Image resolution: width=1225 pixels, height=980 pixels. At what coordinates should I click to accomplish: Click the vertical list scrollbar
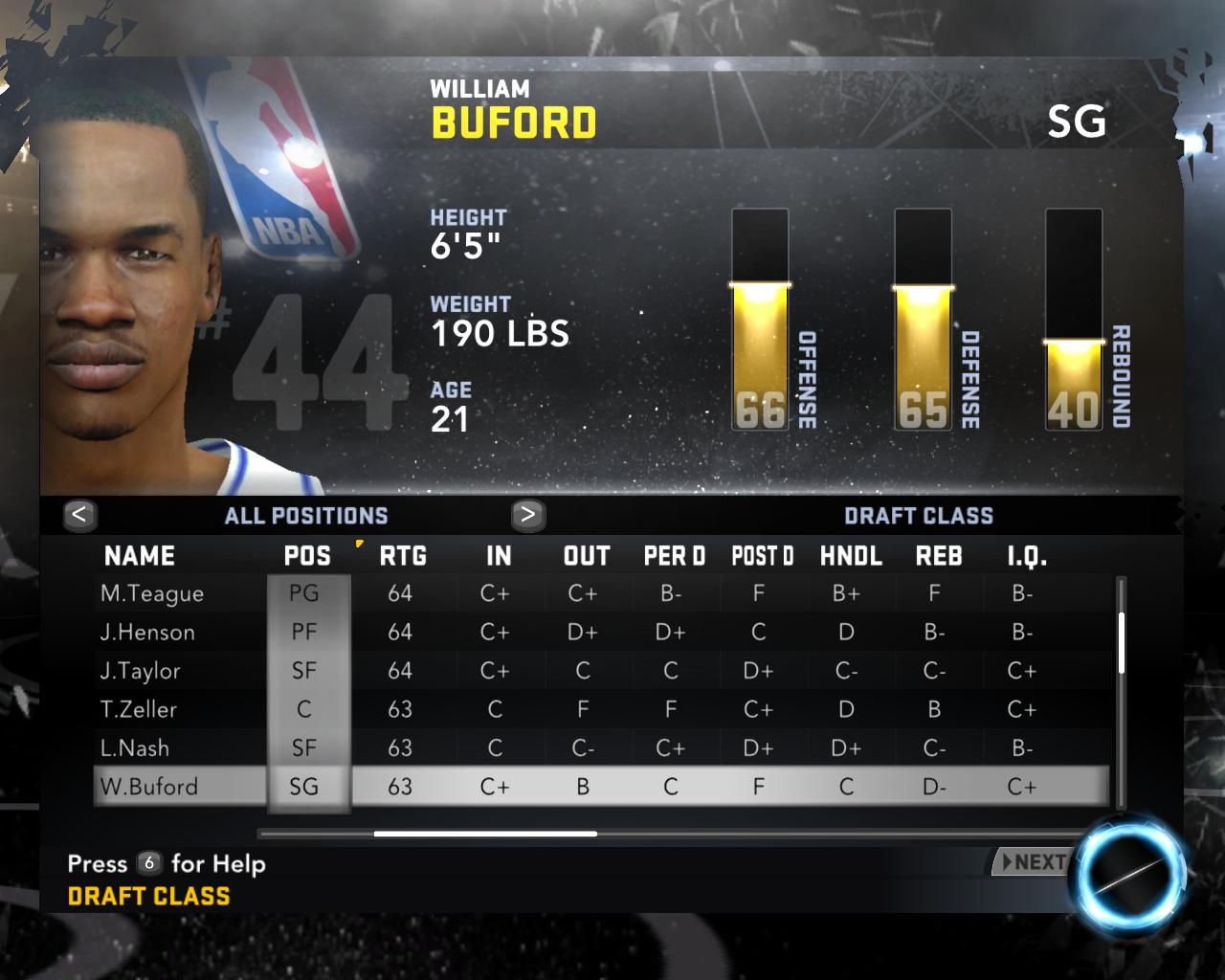1121,643
